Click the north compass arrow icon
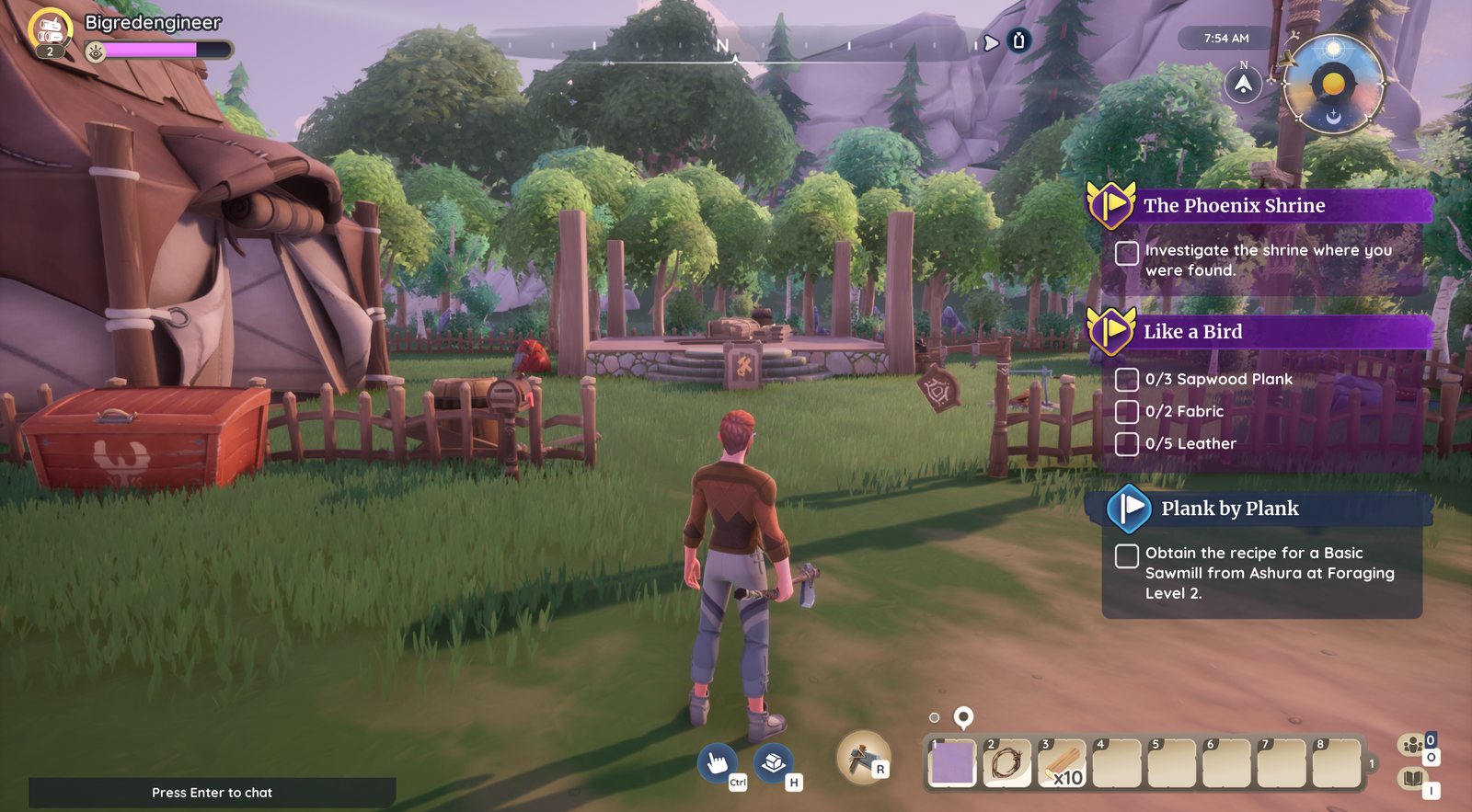The height and width of the screenshot is (812, 1472). pos(1243,85)
